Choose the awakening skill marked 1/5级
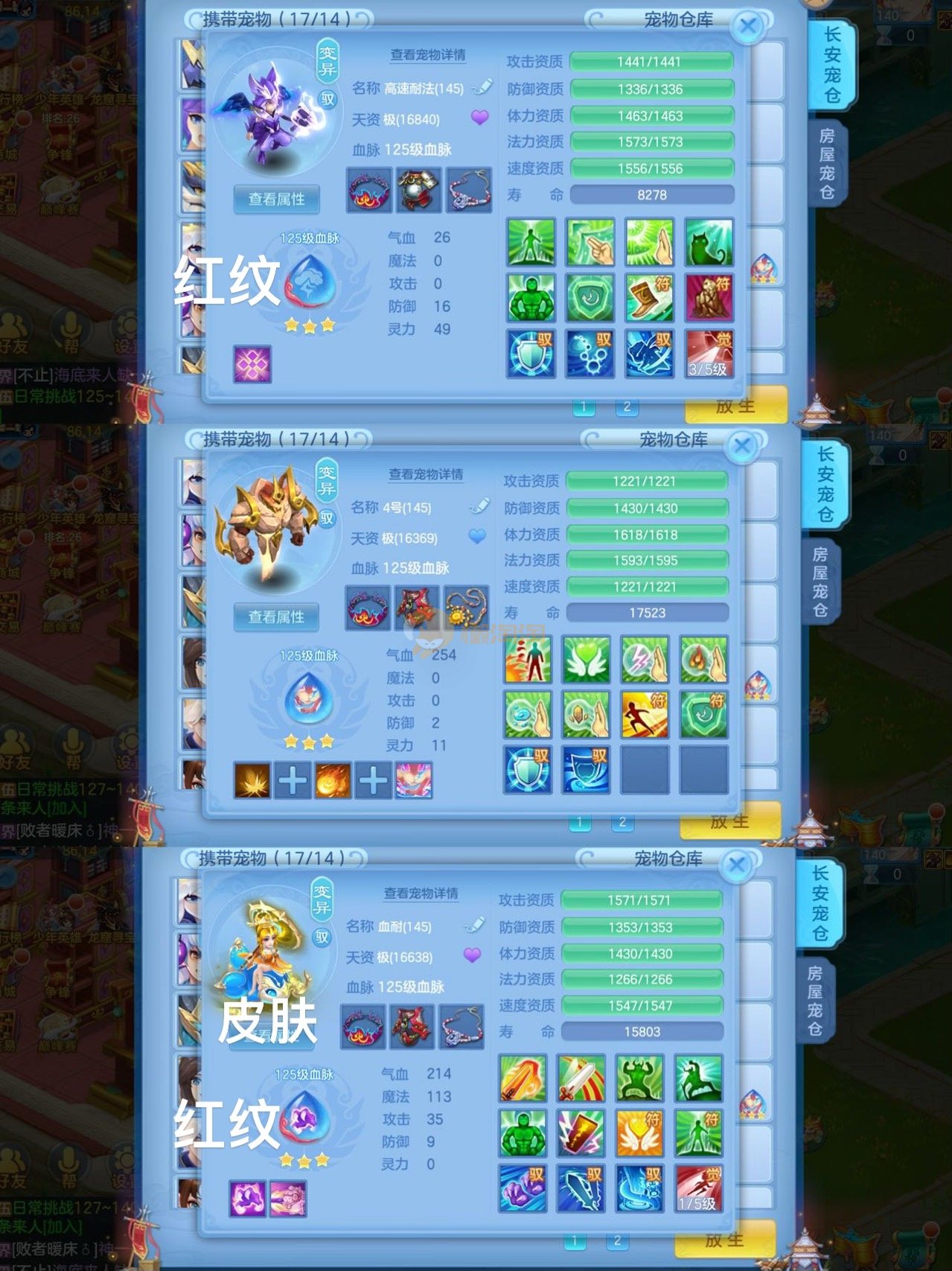 [698, 1188]
